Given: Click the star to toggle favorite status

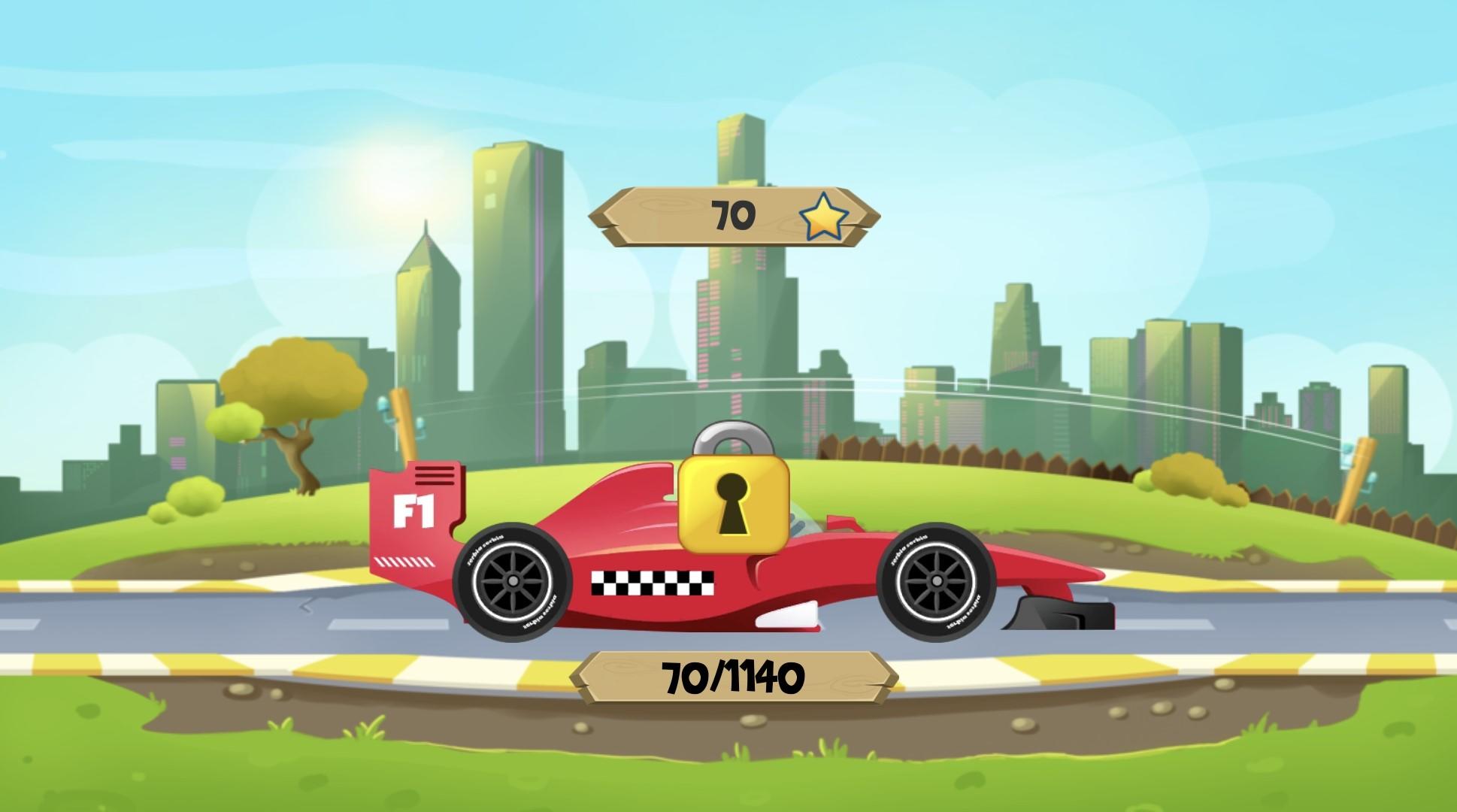Looking at the screenshot, I should [824, 218].
